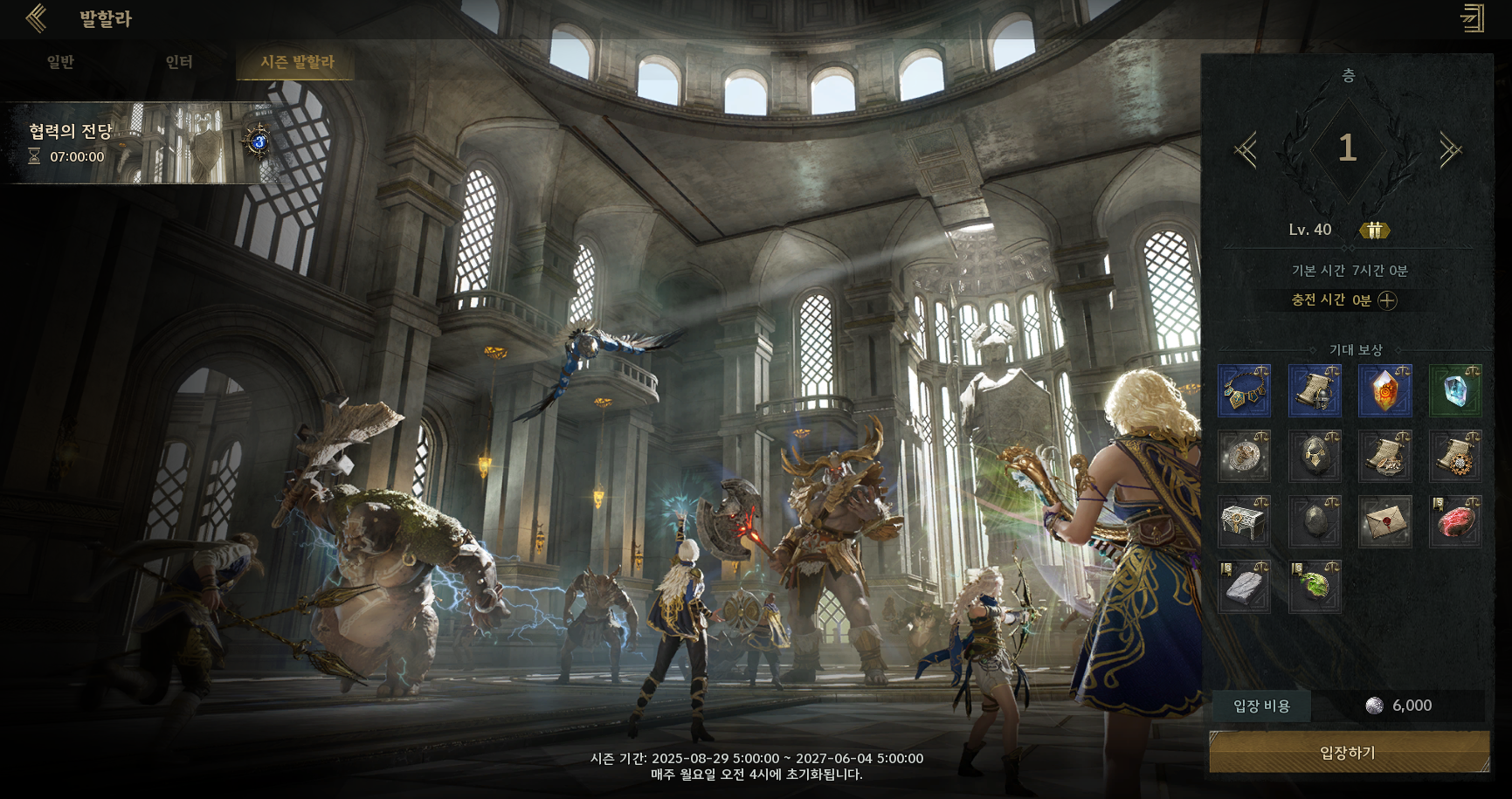The height and width of the screenshot is (799, 1512).
Task: Inspect the light blue crystal reward
Action: pos(1455,390)
